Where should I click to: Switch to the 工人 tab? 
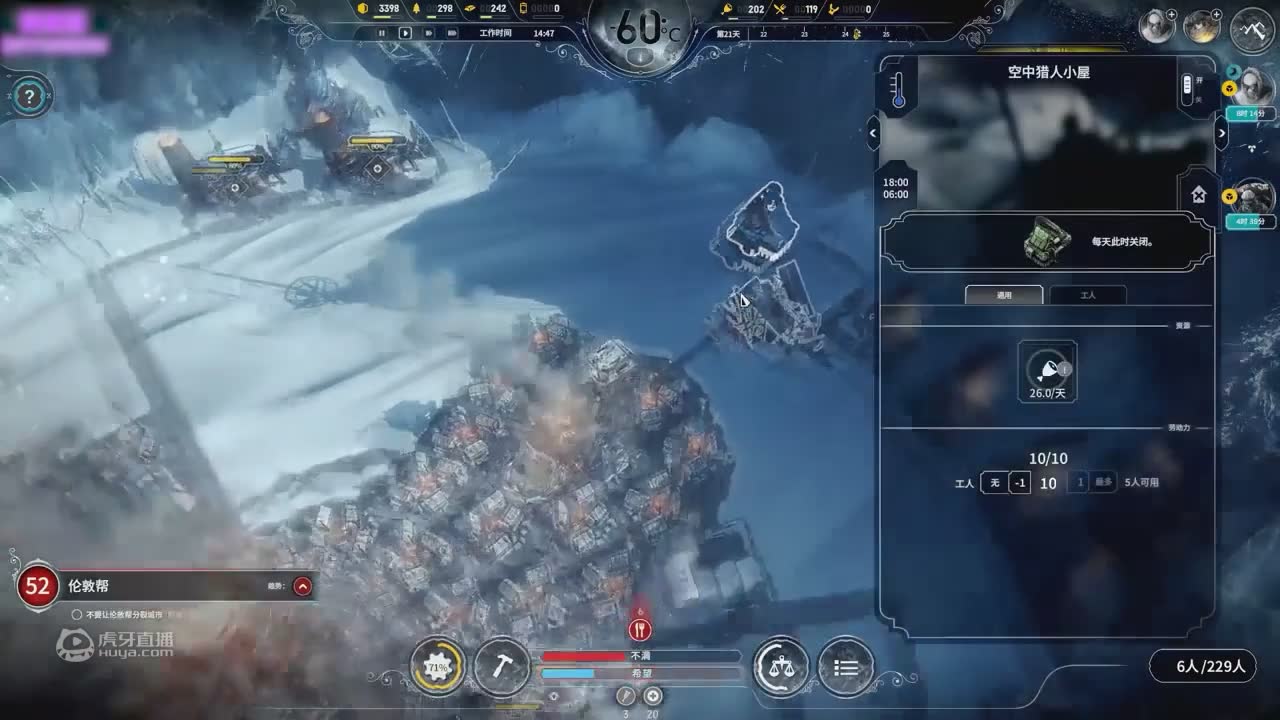coord(1088,295)
